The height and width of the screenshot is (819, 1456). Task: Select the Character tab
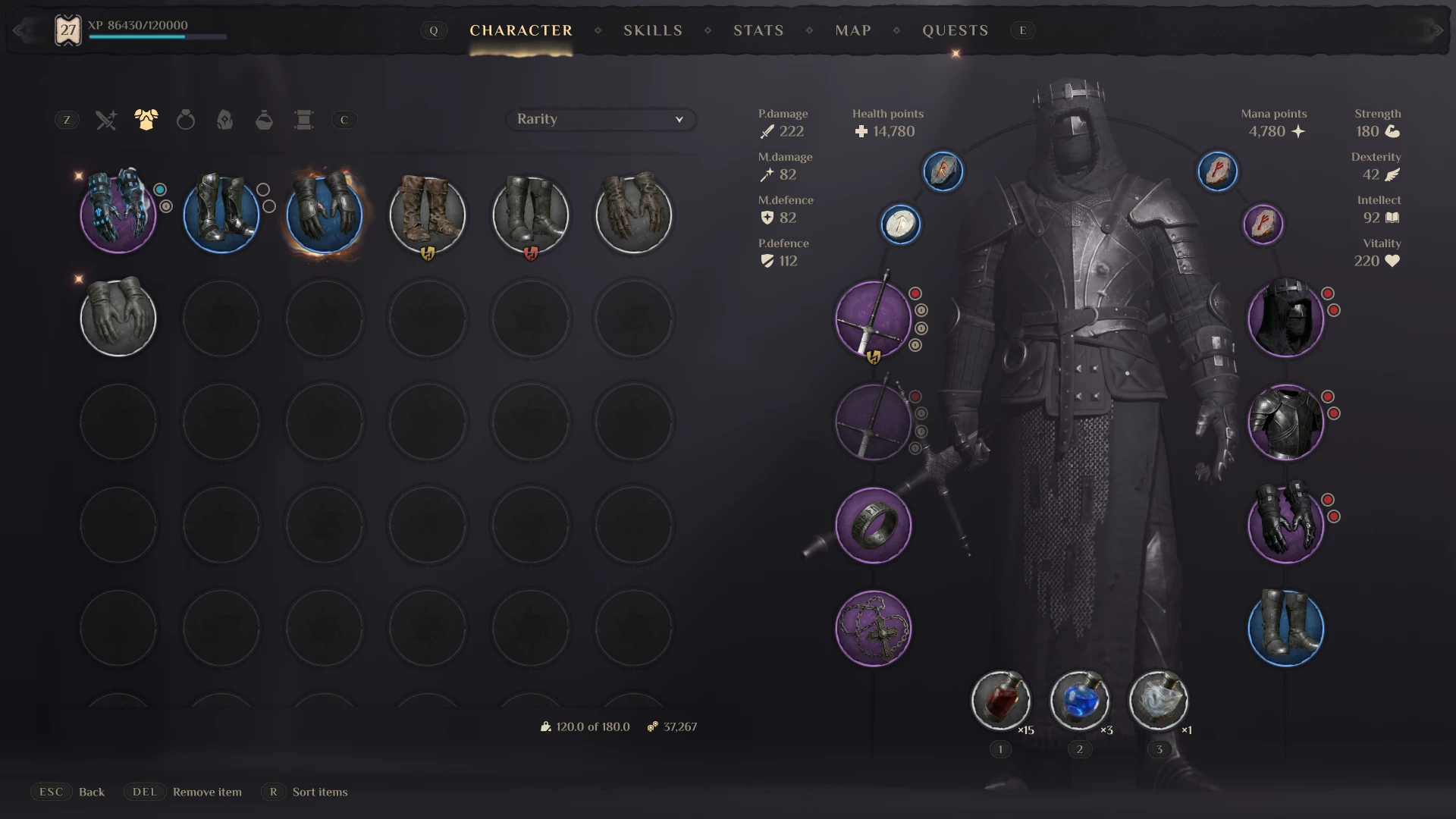(521, 30)
